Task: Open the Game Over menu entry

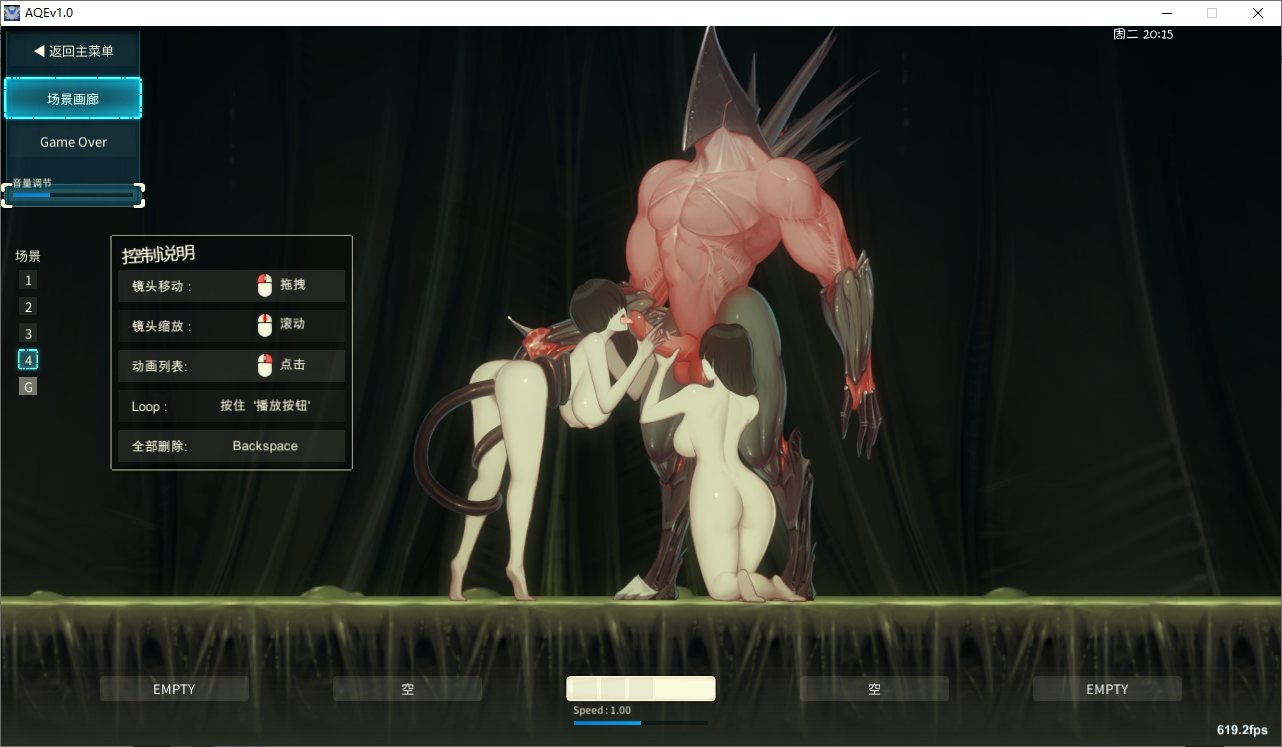Action: (72, 141)
